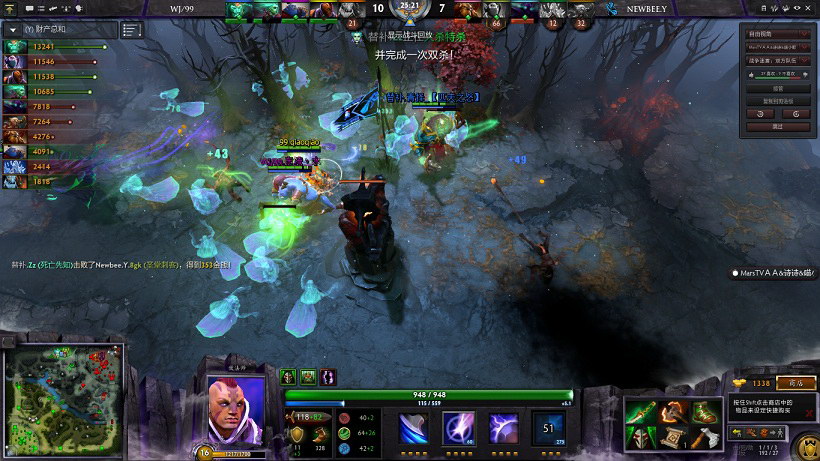
Task: Activate the Mana Break ability icon
Action: coord(414,428)
